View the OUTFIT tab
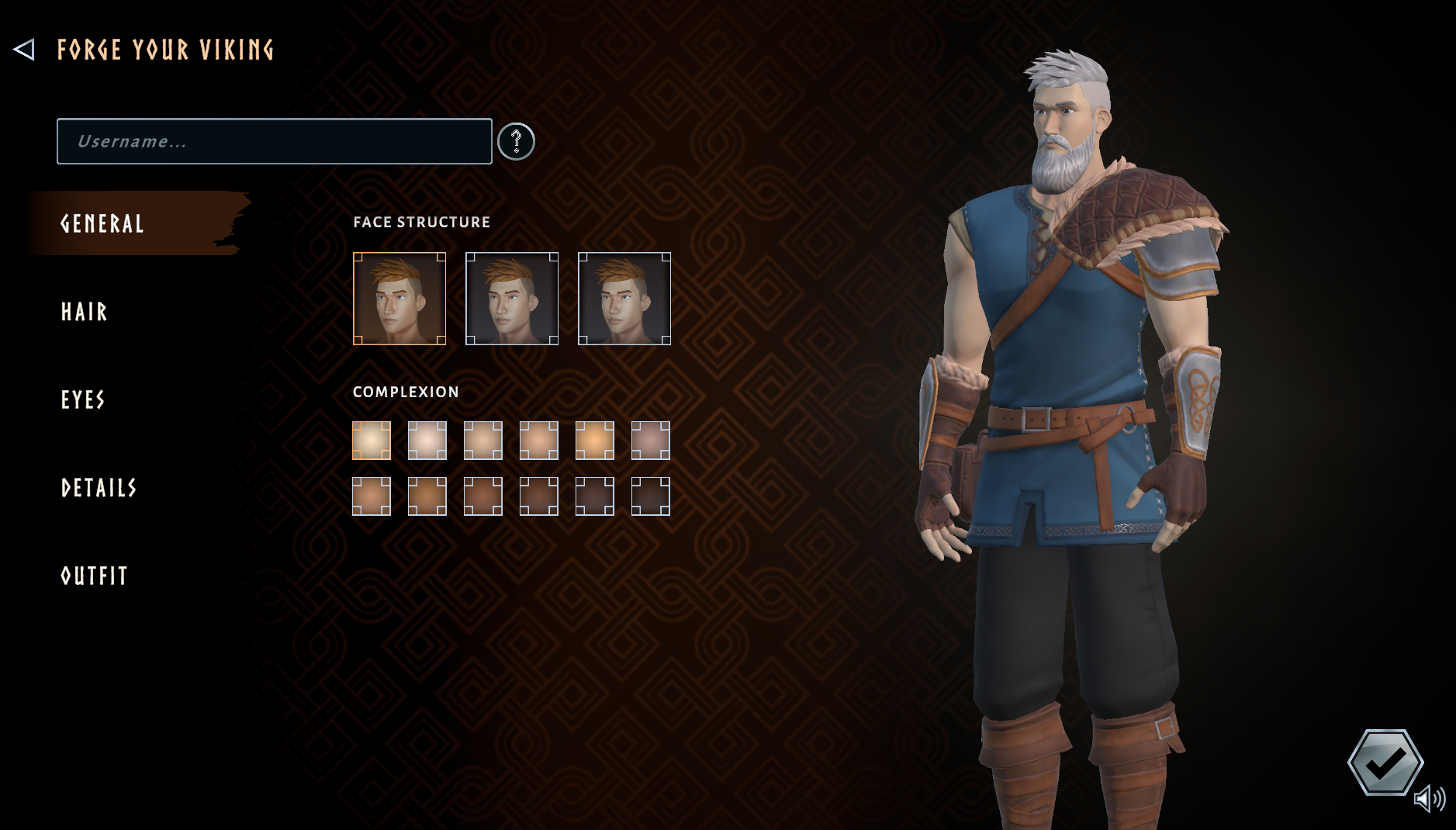Image resolution: width=1456 pixels, height=830 pixels. click(94, 576)
